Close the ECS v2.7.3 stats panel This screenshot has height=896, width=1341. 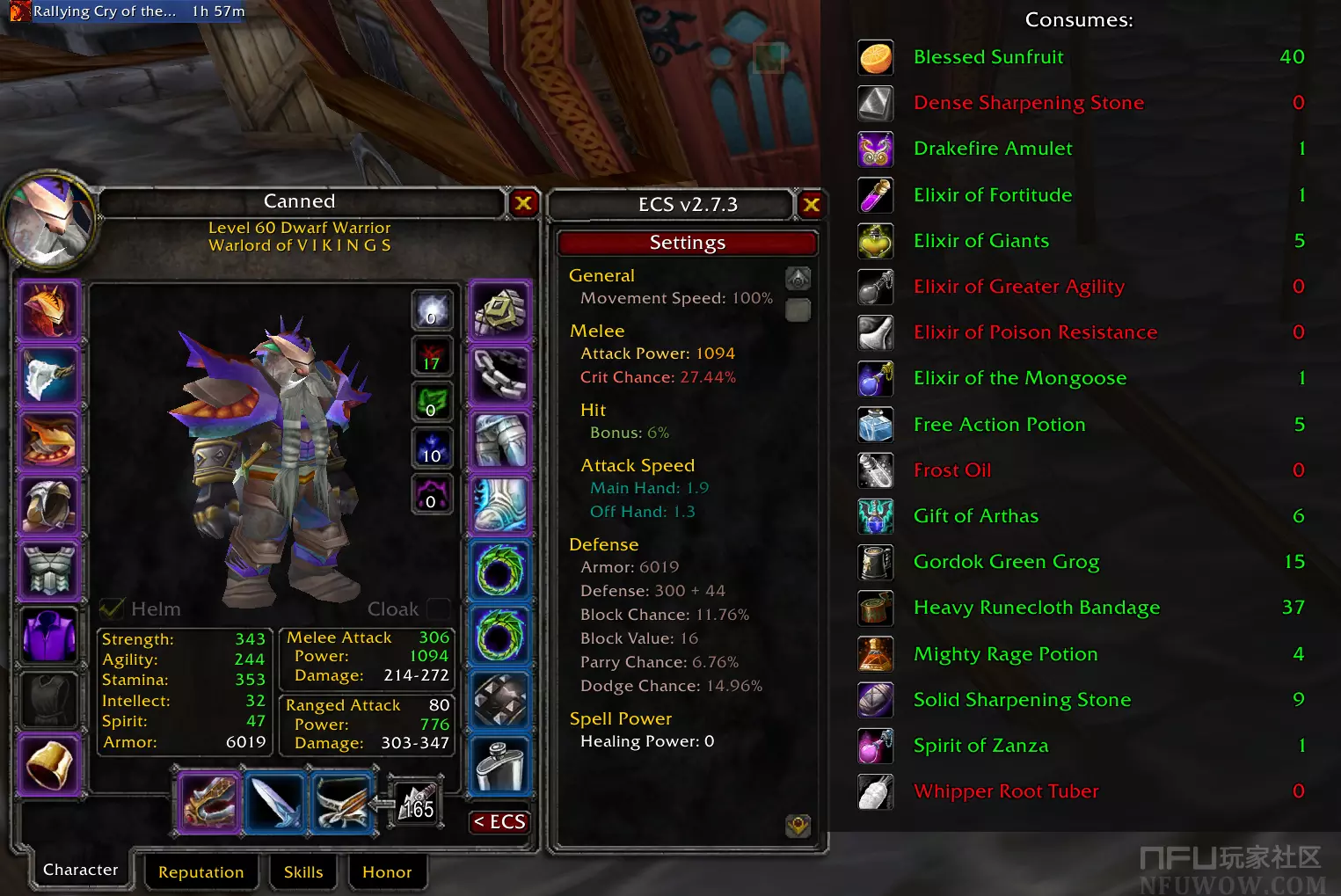(x=811, y=206)
